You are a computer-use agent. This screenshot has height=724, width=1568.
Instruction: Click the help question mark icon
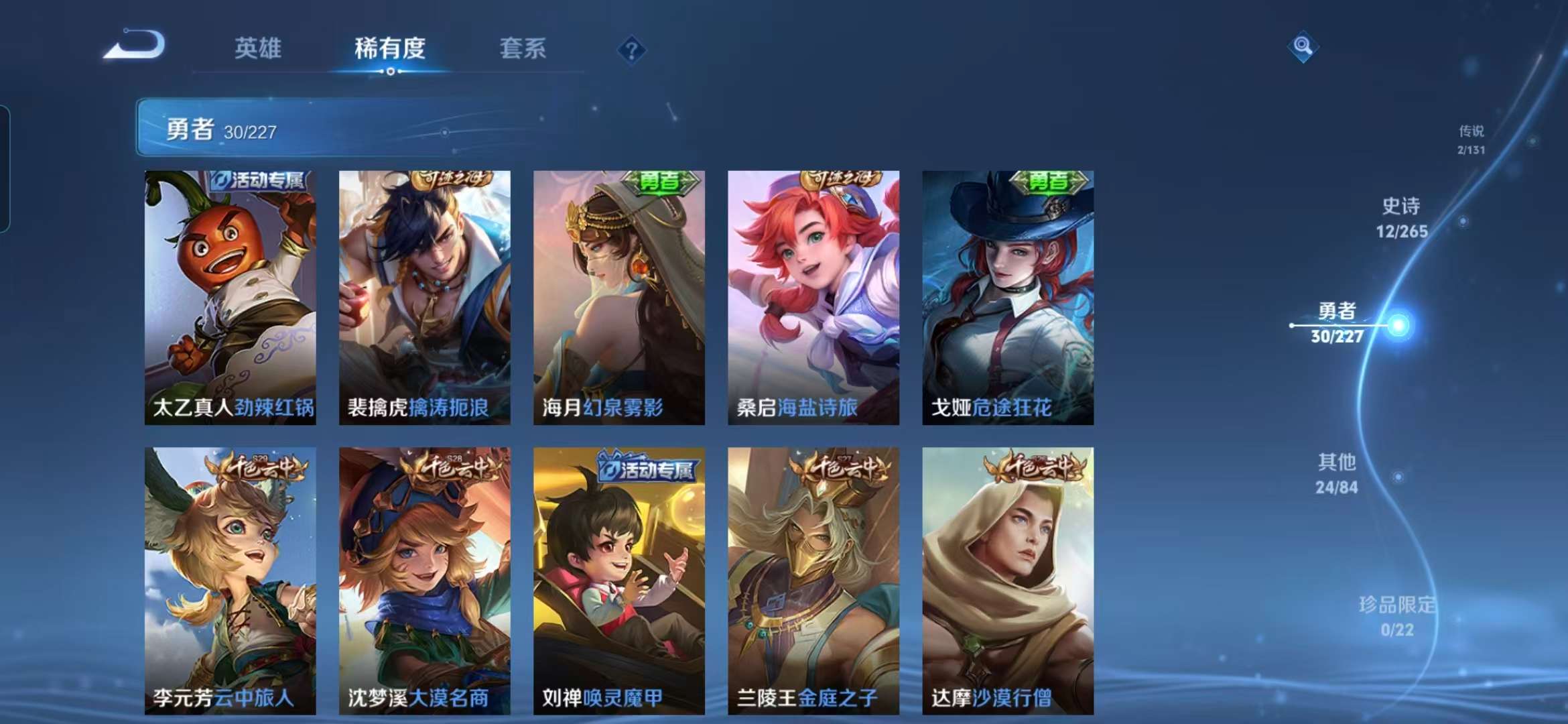pos(631,48)
